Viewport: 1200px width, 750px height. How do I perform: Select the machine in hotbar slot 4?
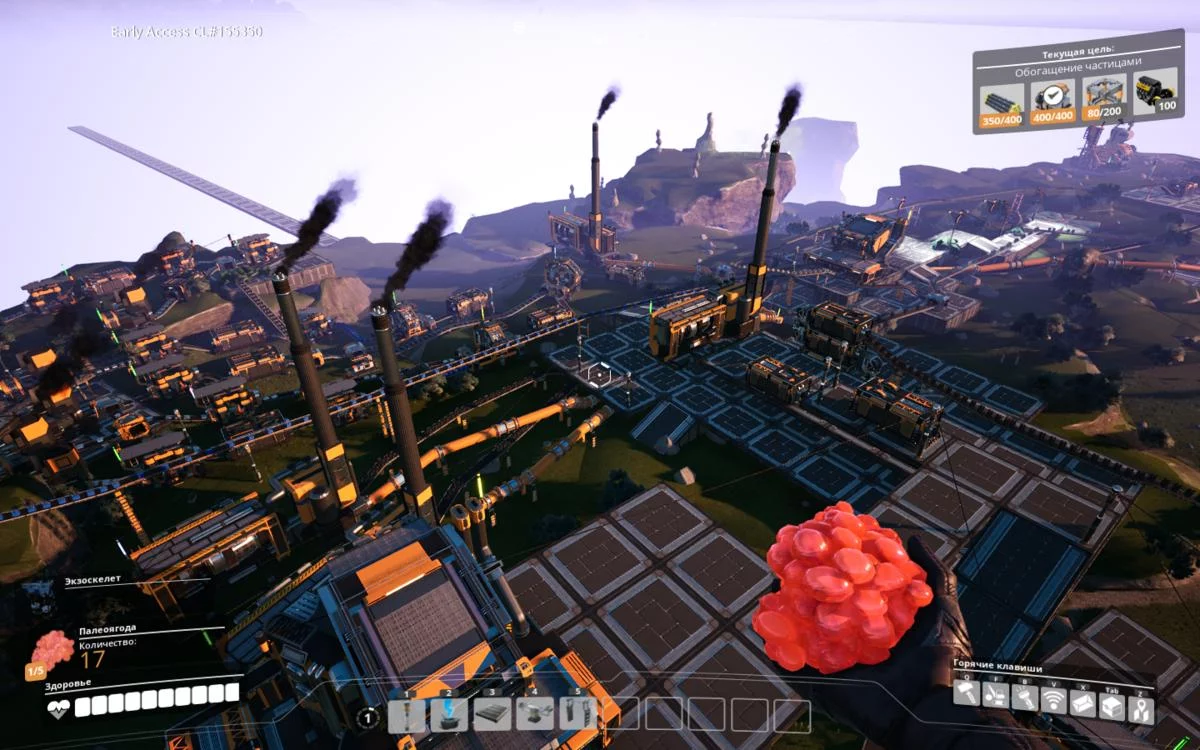pyautogui.click(x=534, y=714)
